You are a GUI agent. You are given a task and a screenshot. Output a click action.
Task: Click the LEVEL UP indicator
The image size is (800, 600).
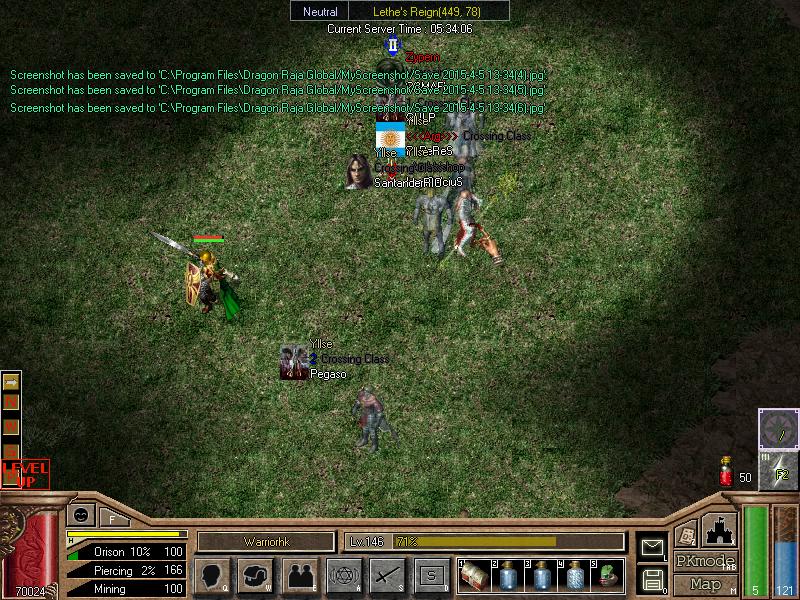(25, 473)
